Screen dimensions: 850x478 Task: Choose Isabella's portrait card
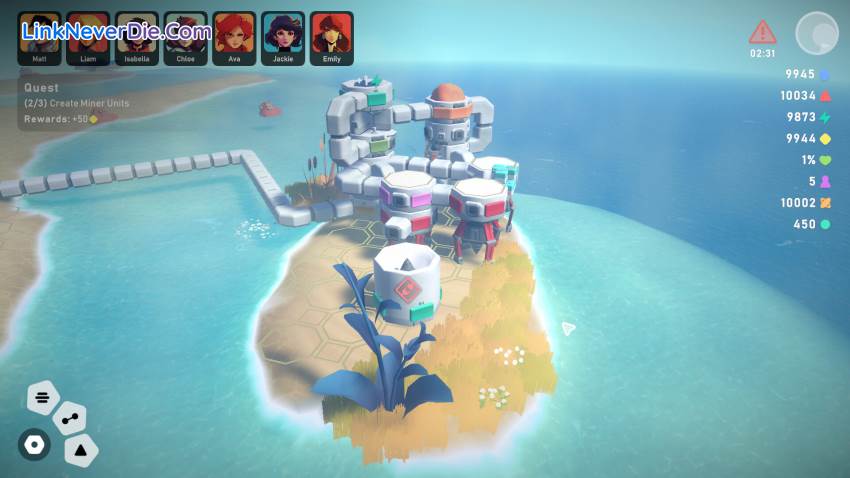137,36
